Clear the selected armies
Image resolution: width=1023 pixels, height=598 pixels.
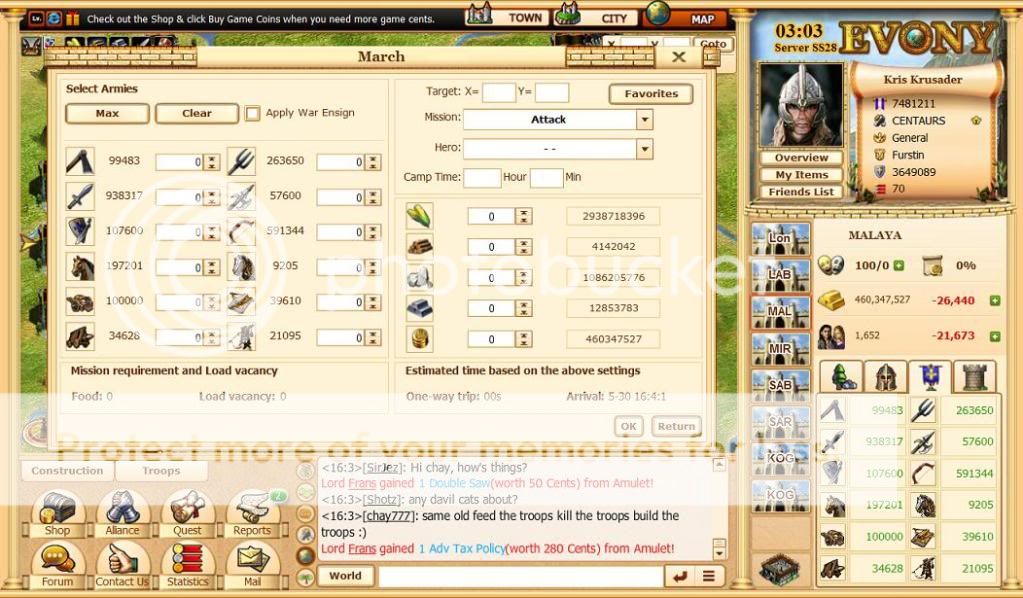pyautogui.click(x=197, y=114)
